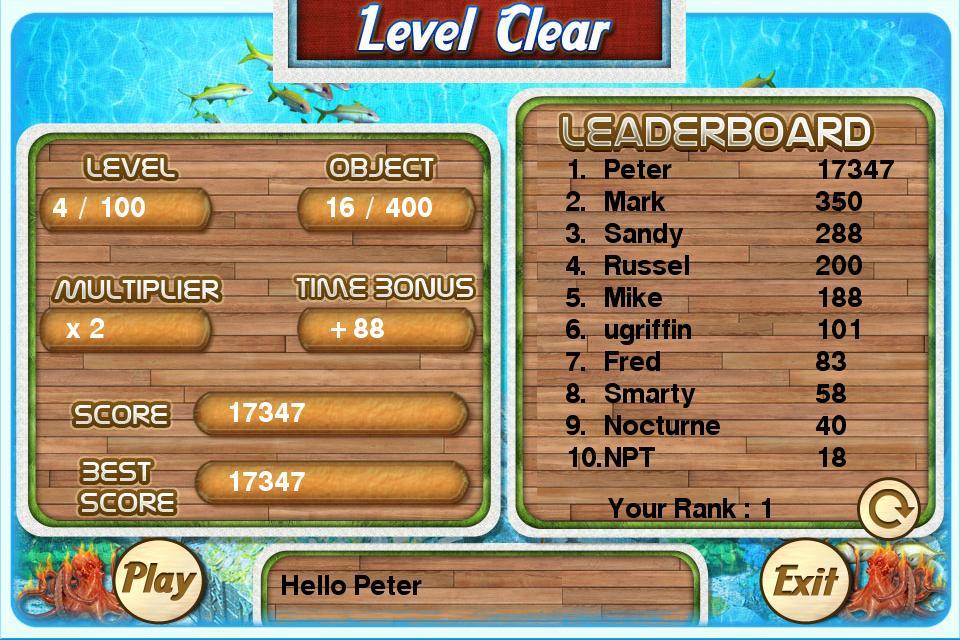Click the Nocturne leaderboard row
The image size is (960, 640).
click(727, 426)
